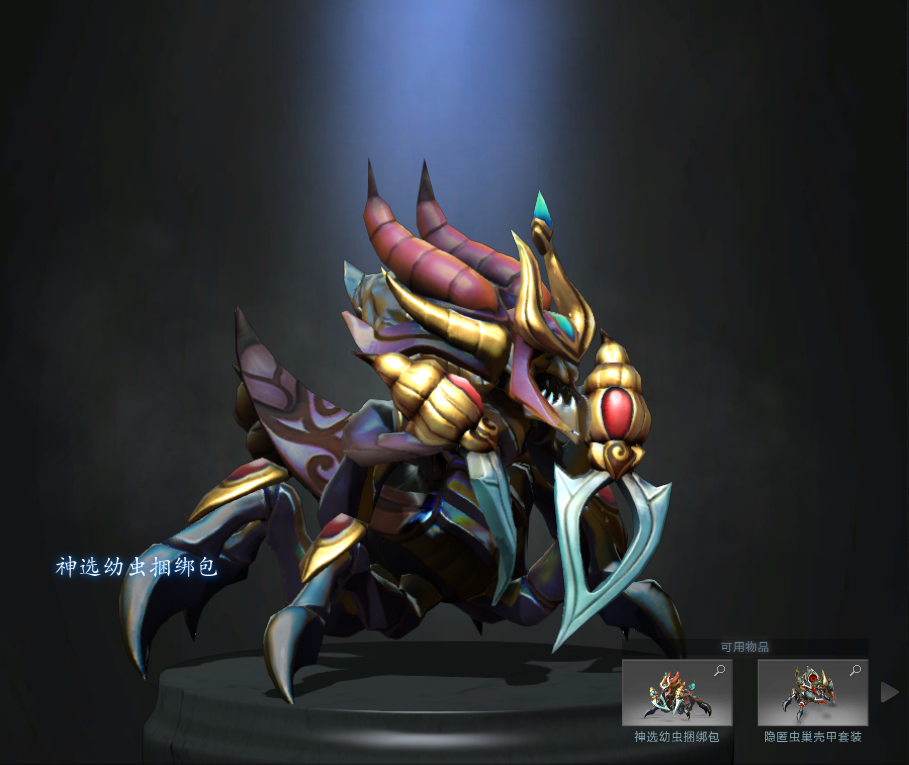This screenshot has height=765, width=909.
Task: Choose the 隐匿虫巢壳甲套装 item thumbnail
Action: pos(812,693)
